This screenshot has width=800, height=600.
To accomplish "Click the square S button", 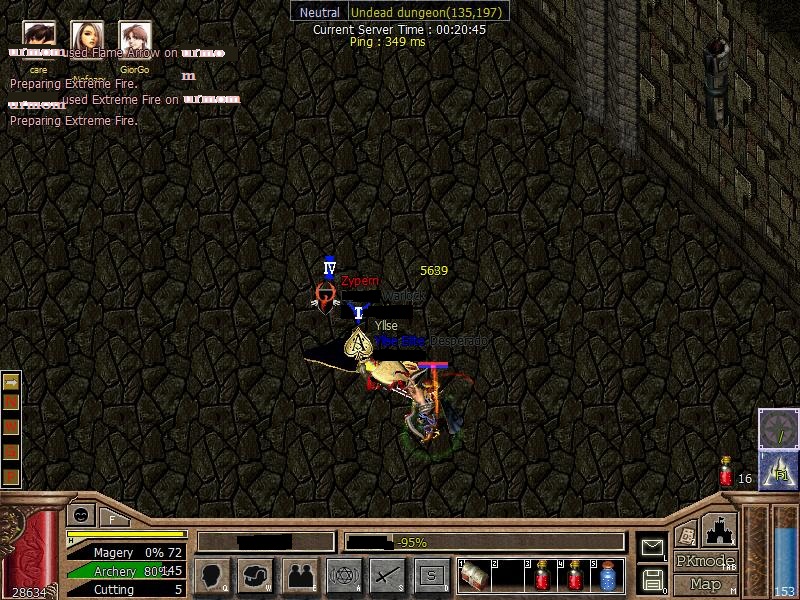I will [431, 575].
